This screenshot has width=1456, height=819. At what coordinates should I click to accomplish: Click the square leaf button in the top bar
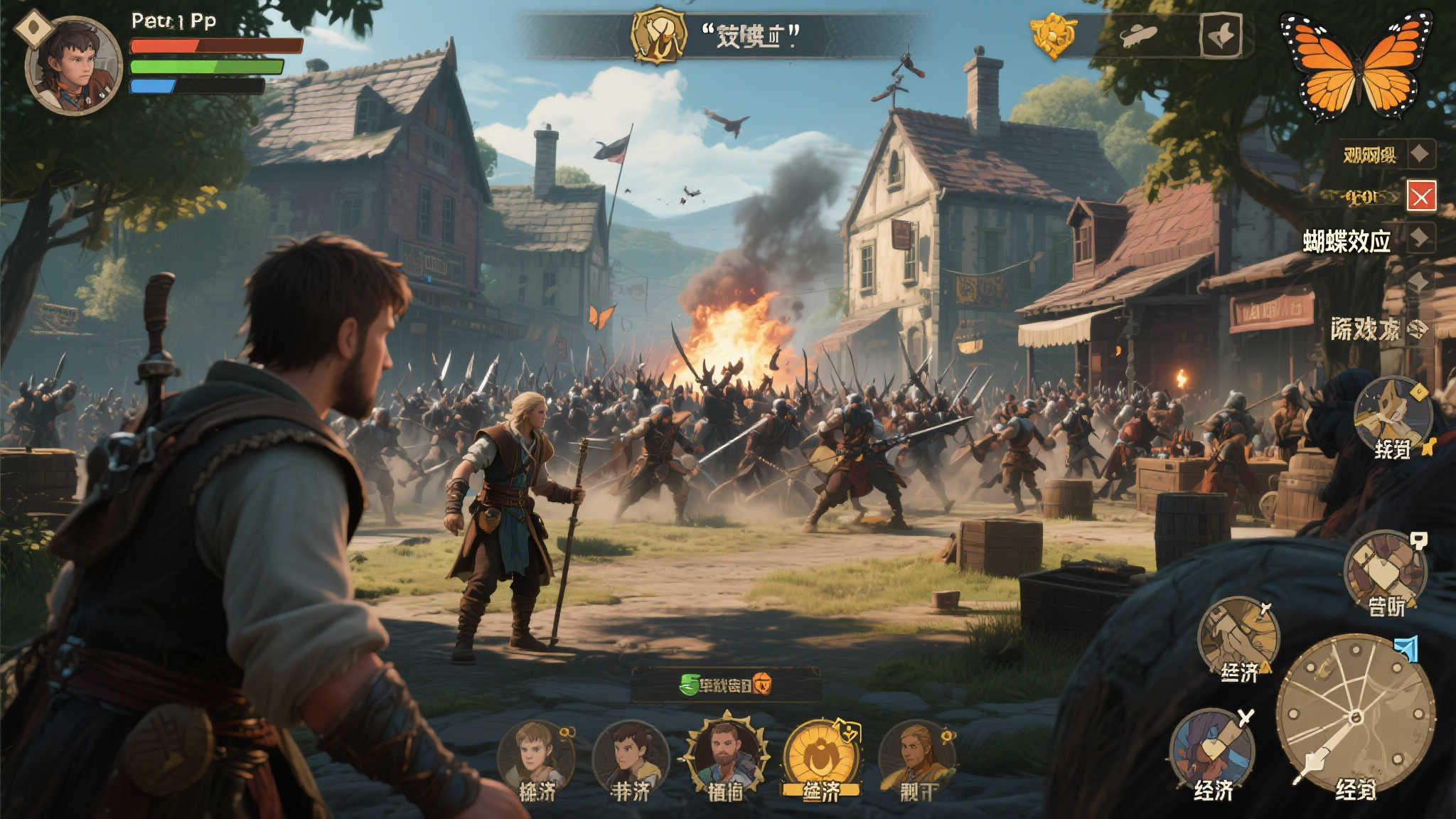click(x=1221, y=36)
